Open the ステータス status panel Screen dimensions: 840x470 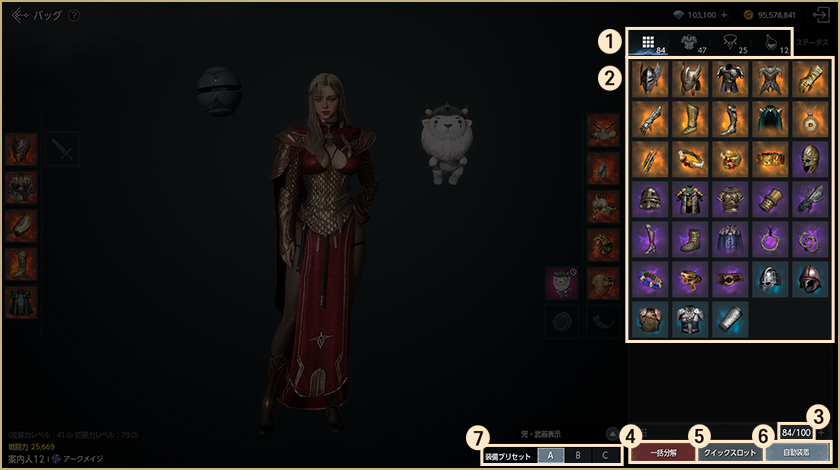click(811, 44)
